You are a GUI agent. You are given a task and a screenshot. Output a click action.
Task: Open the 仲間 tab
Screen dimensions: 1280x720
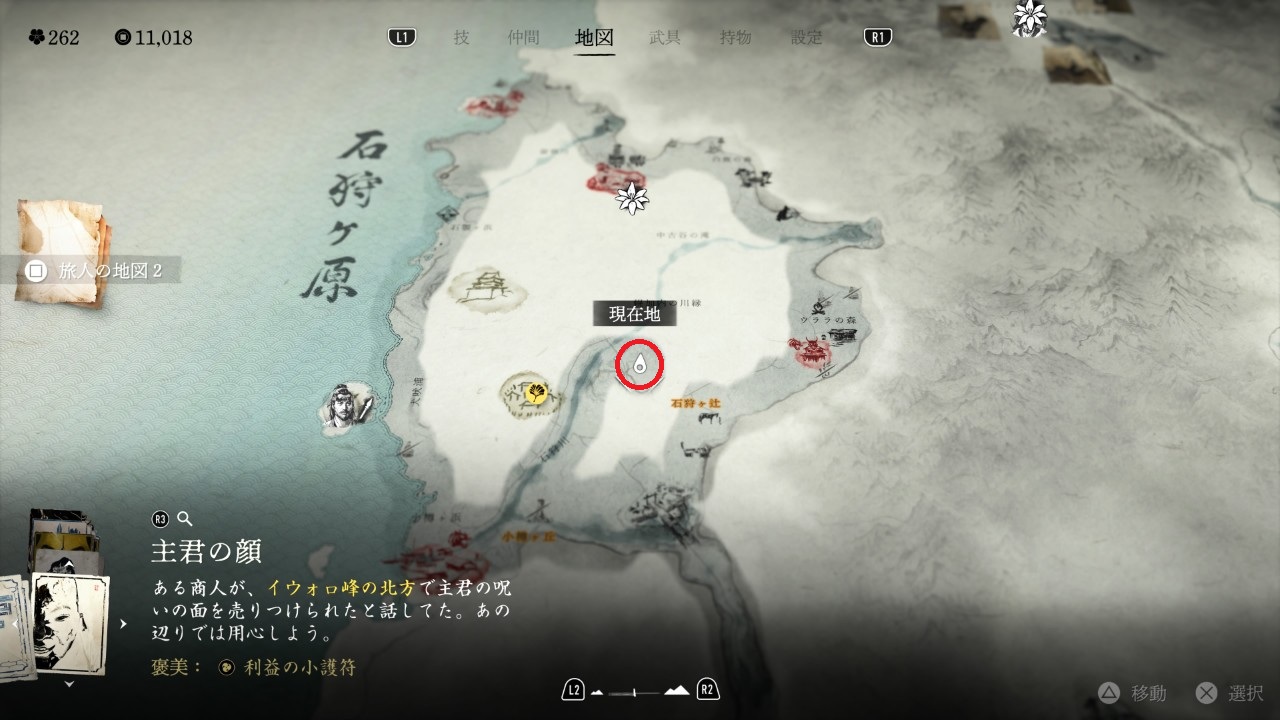[523, 38]
